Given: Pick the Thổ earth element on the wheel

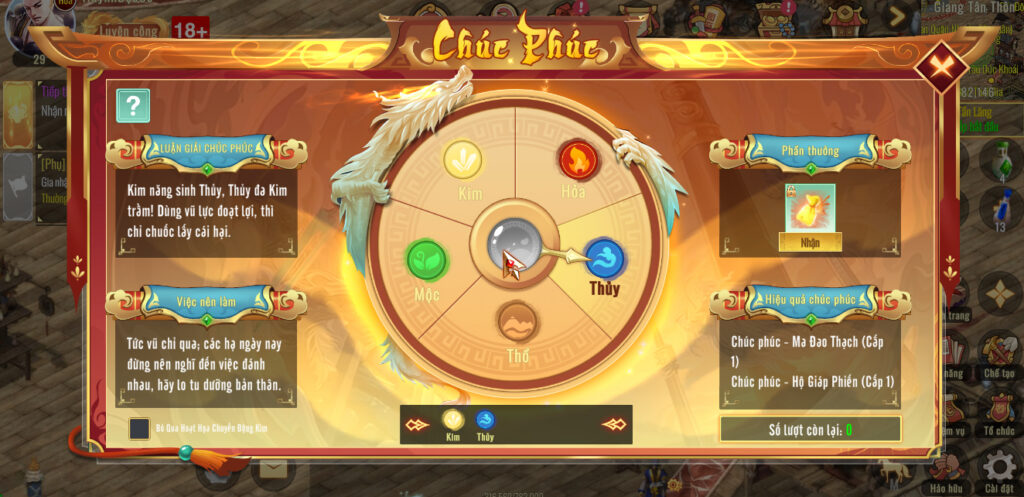Looking at the screenshot, I should tap(518, 322).
